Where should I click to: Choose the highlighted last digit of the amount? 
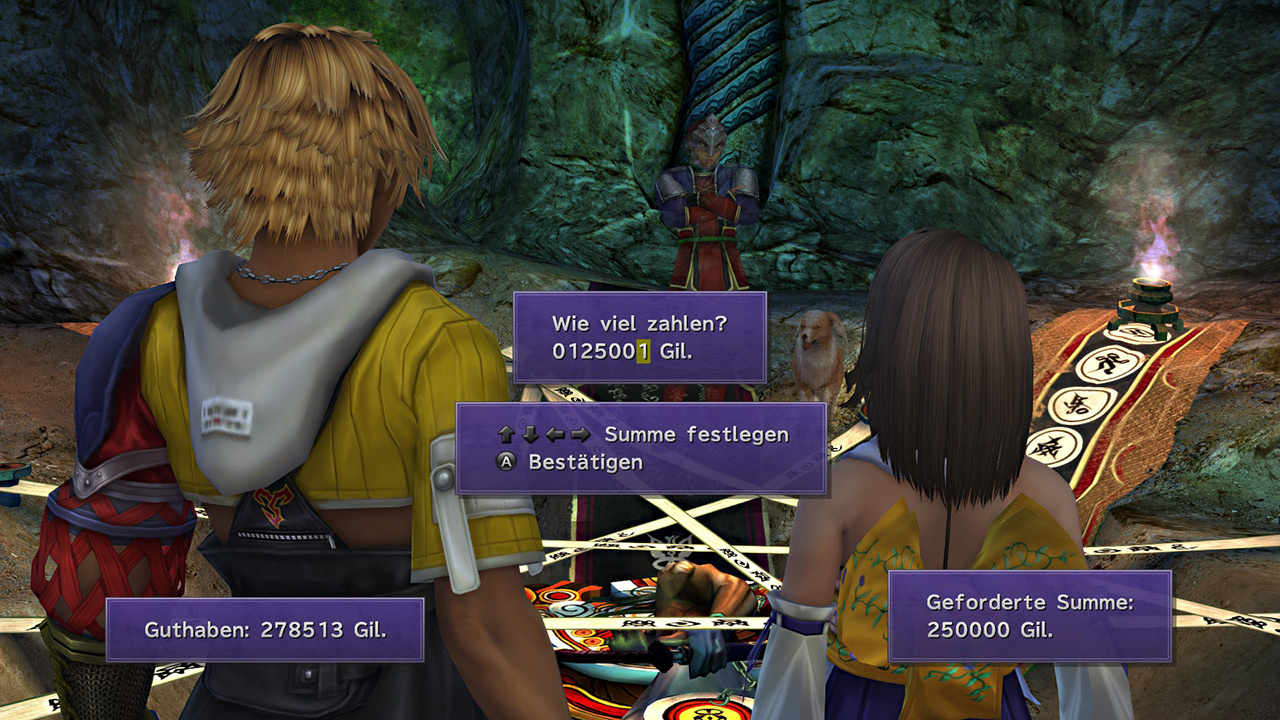click(644, 352)
